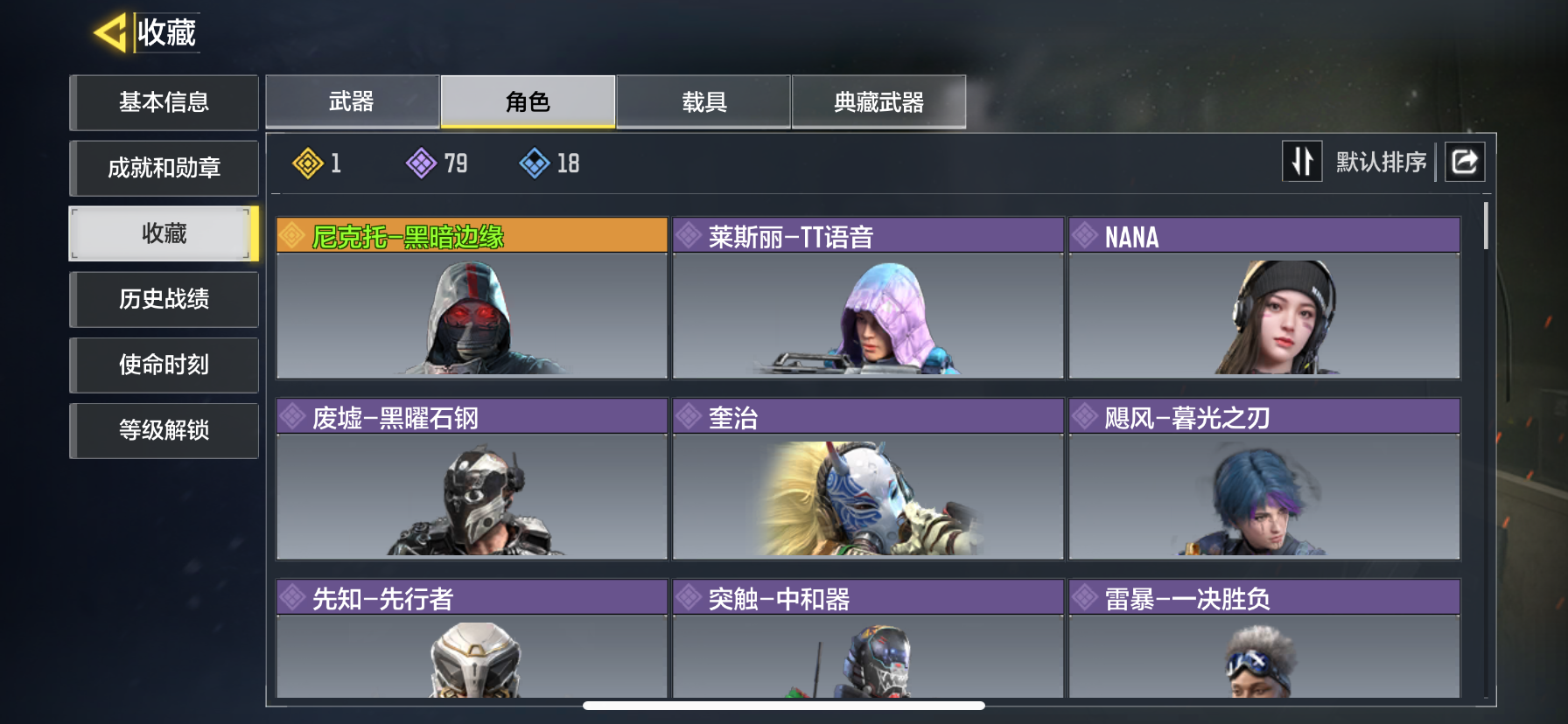Viewport: 1568px width, 724px height.
Task: Show the 使命时刻 page
Action: 164,365
